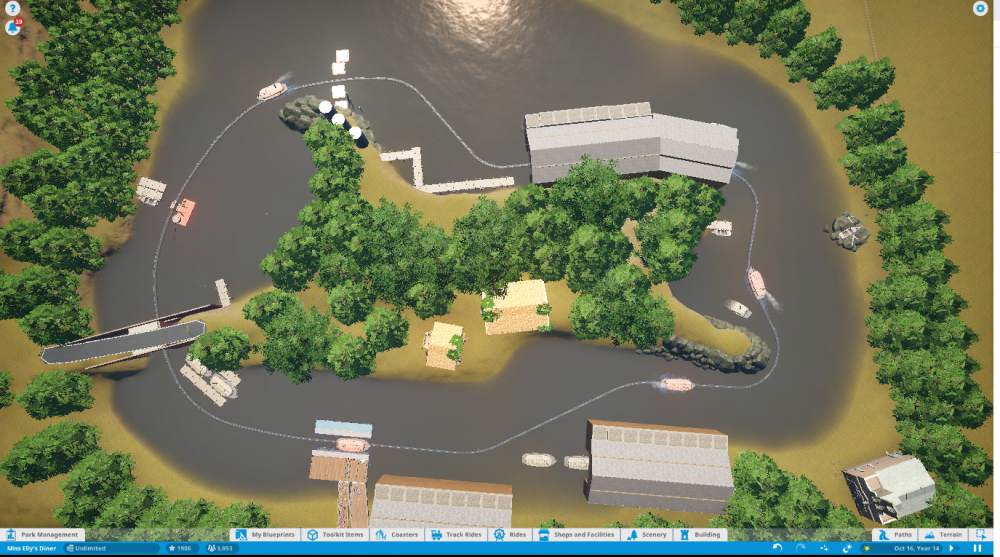The height and width of the screenshot is (557, 1000).
Task: Open the settings gear icon
Action: tap(980, 8)
